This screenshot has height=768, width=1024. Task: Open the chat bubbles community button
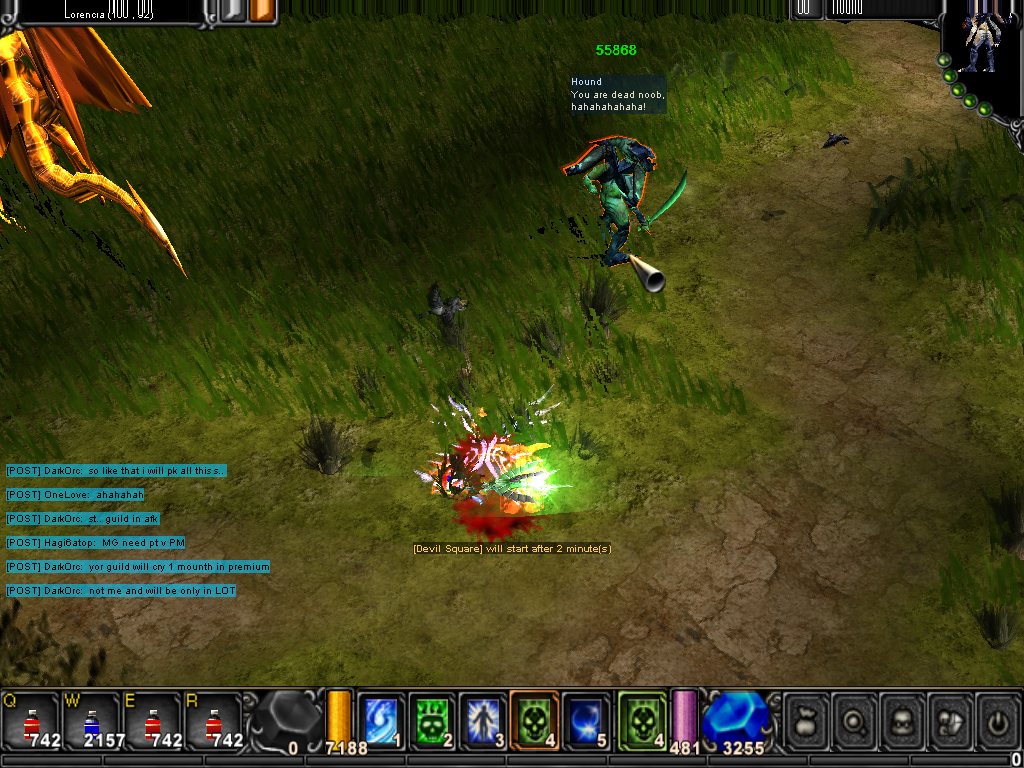950,720
